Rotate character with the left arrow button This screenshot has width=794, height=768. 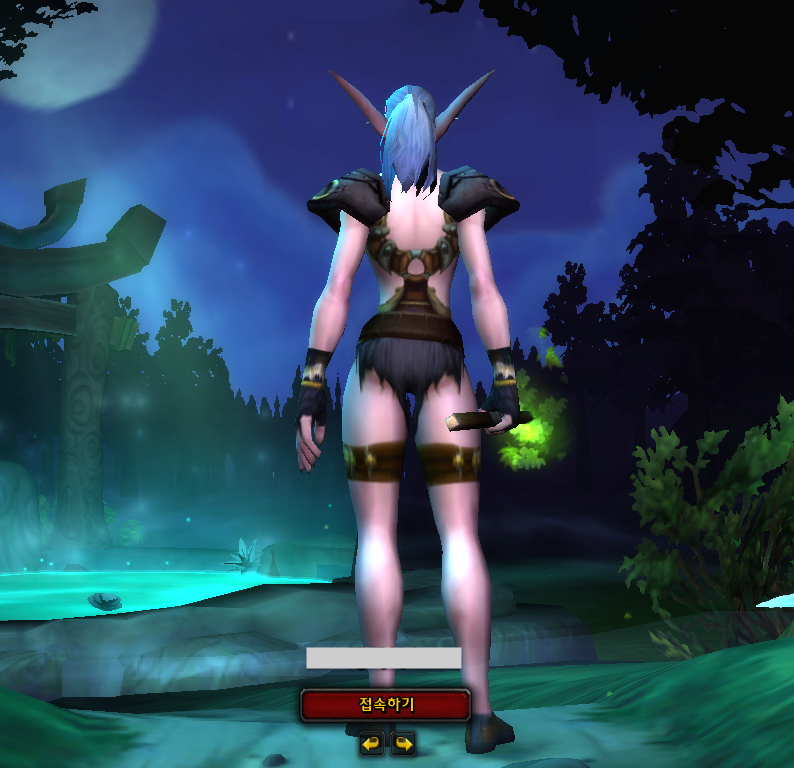click(x=371, y=743)
